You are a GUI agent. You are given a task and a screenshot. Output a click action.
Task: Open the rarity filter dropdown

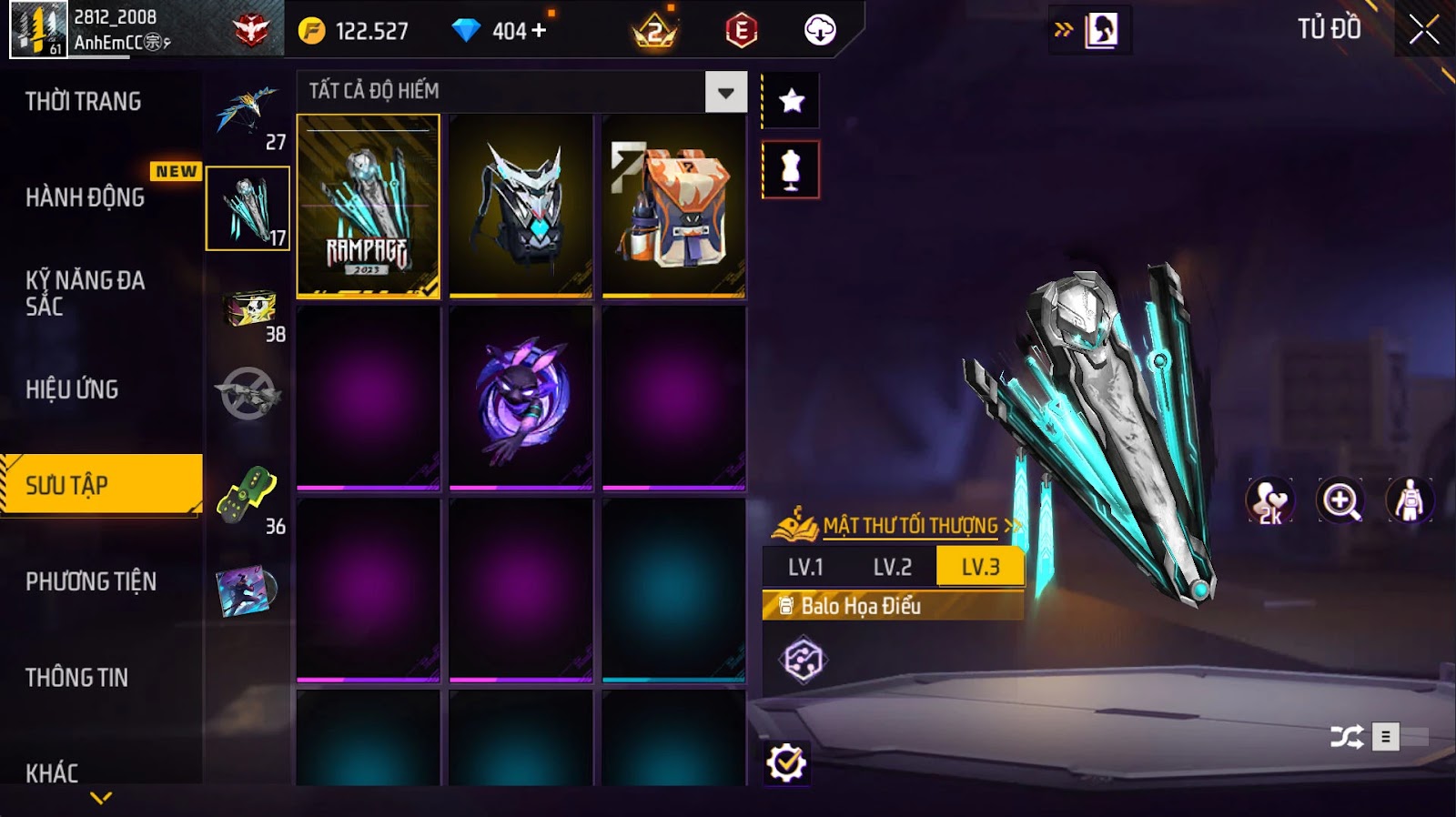(x=725, y=92)
